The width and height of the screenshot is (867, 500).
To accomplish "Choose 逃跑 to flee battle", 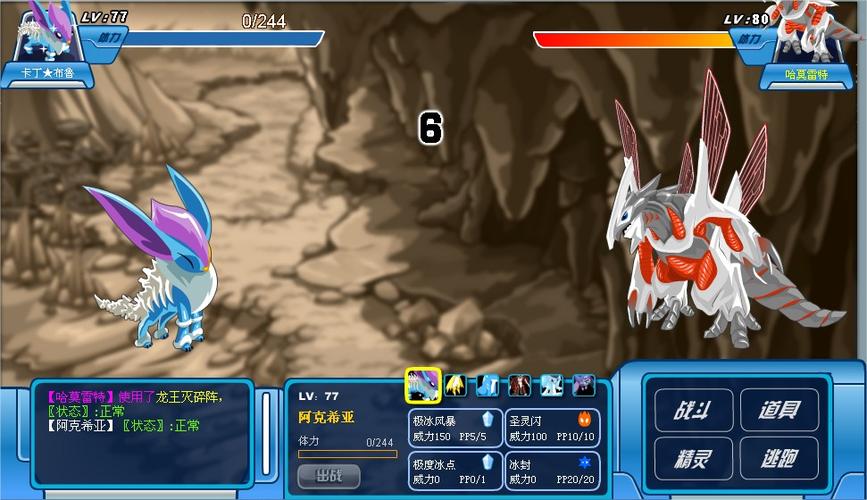I will coord(779,458).
